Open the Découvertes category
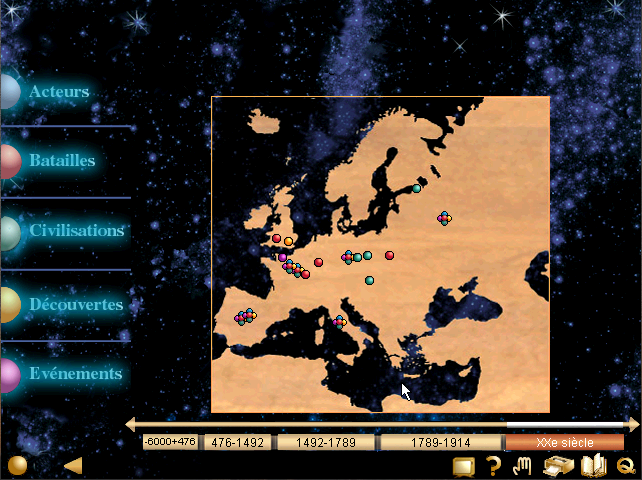This screenshot has height=480, width=642. (75, 304)
